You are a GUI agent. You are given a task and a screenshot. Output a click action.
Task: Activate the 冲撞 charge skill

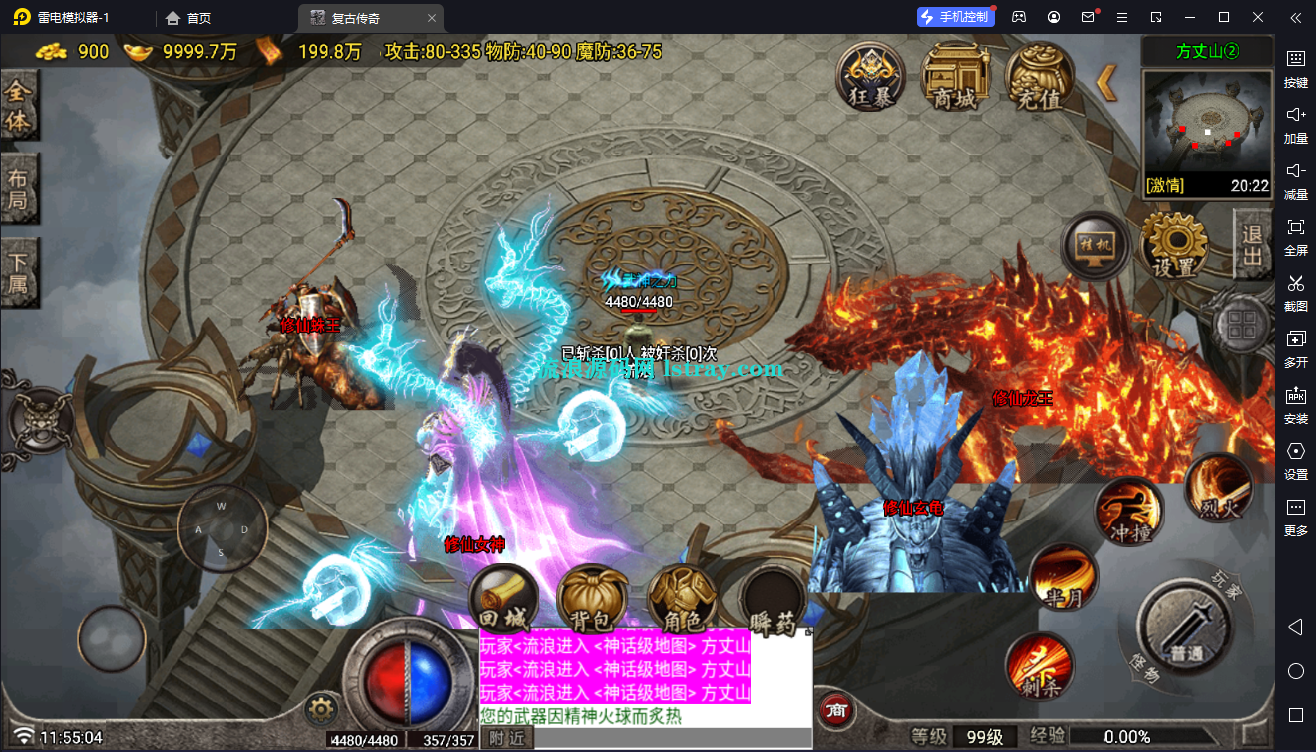(1129, 514)
